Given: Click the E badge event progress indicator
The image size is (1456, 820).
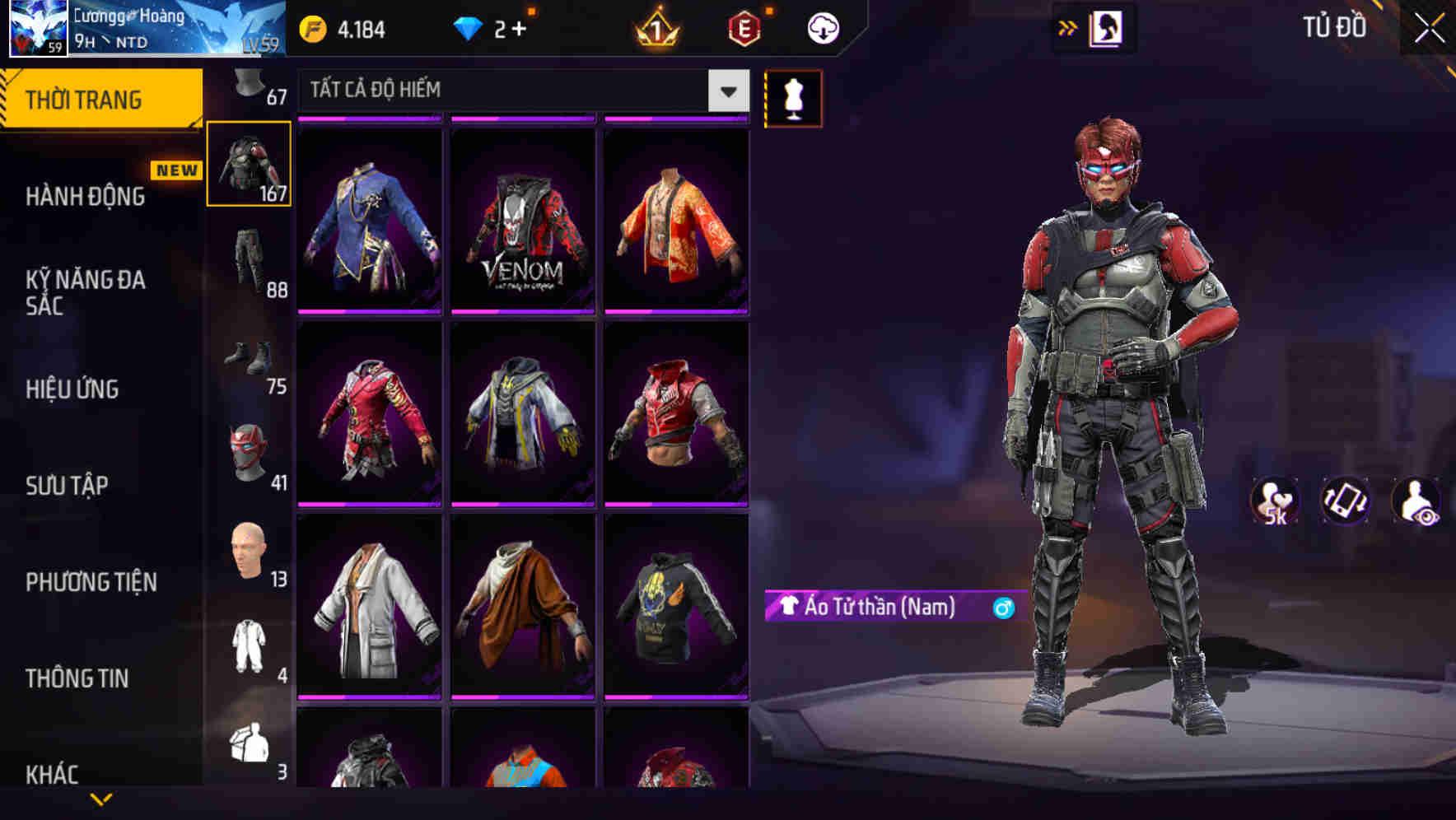Looking at the screenshot, I should (741, 26).
